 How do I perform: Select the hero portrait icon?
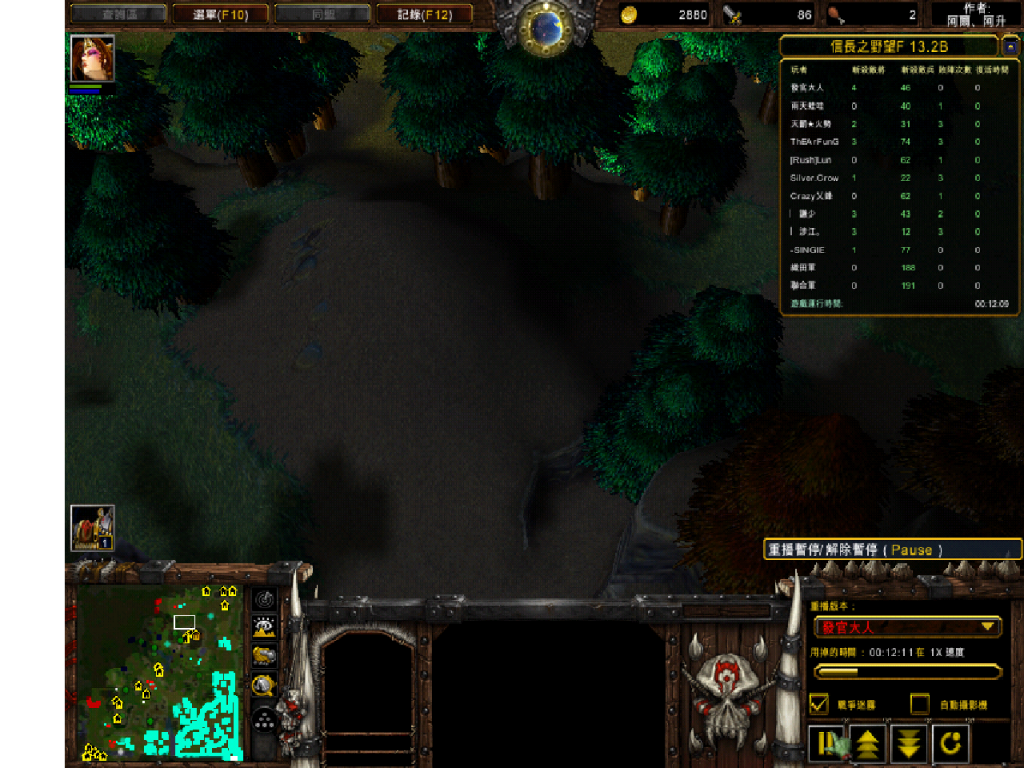(92, 59)
